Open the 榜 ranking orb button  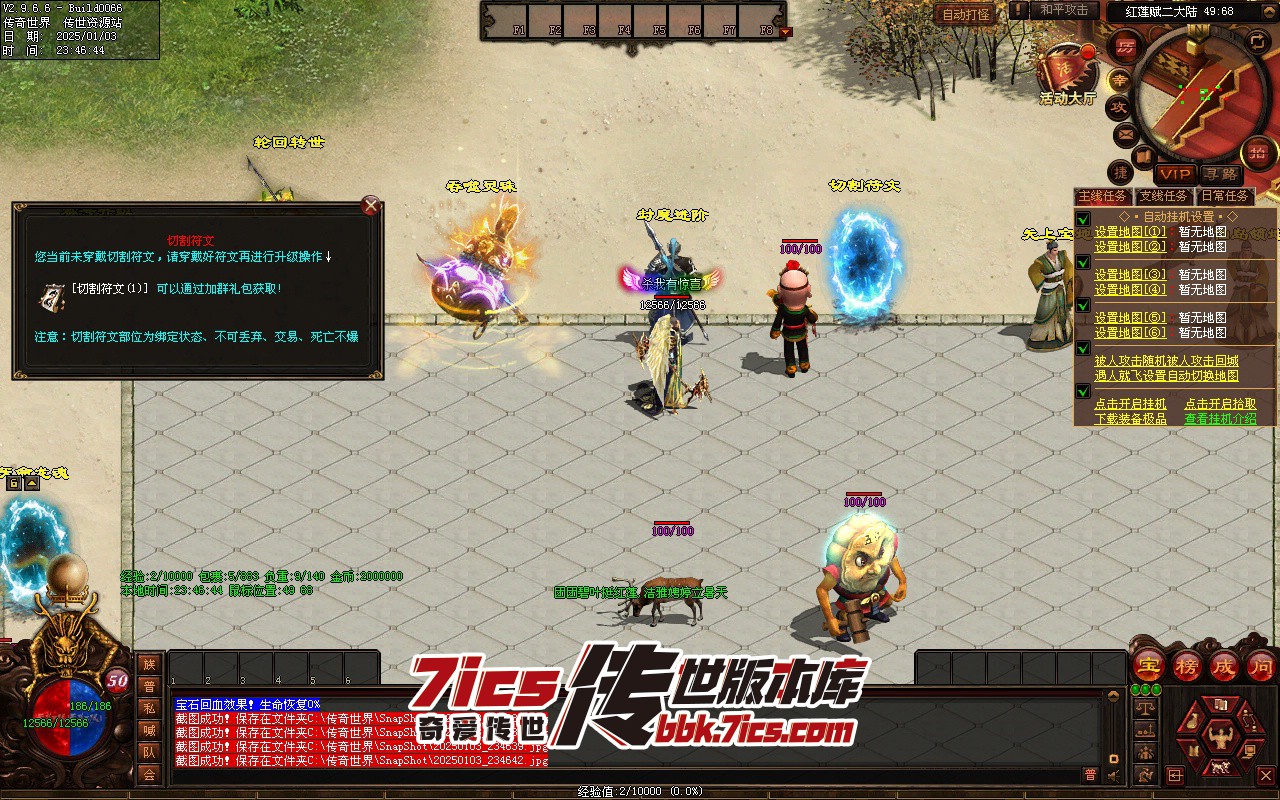click(x=1187, y=664)
